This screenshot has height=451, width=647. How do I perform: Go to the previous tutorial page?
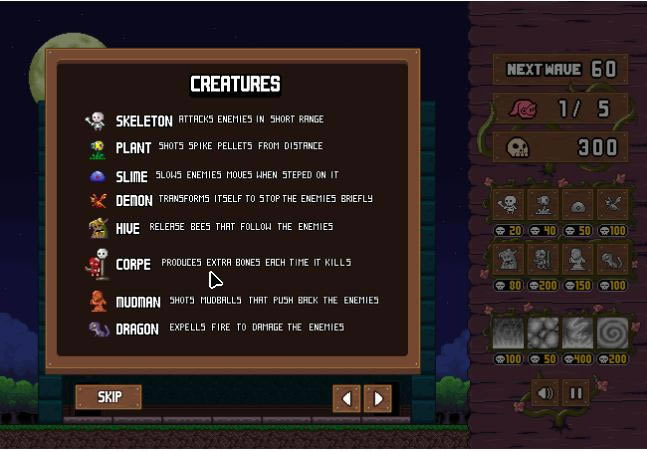click(346, 398)
